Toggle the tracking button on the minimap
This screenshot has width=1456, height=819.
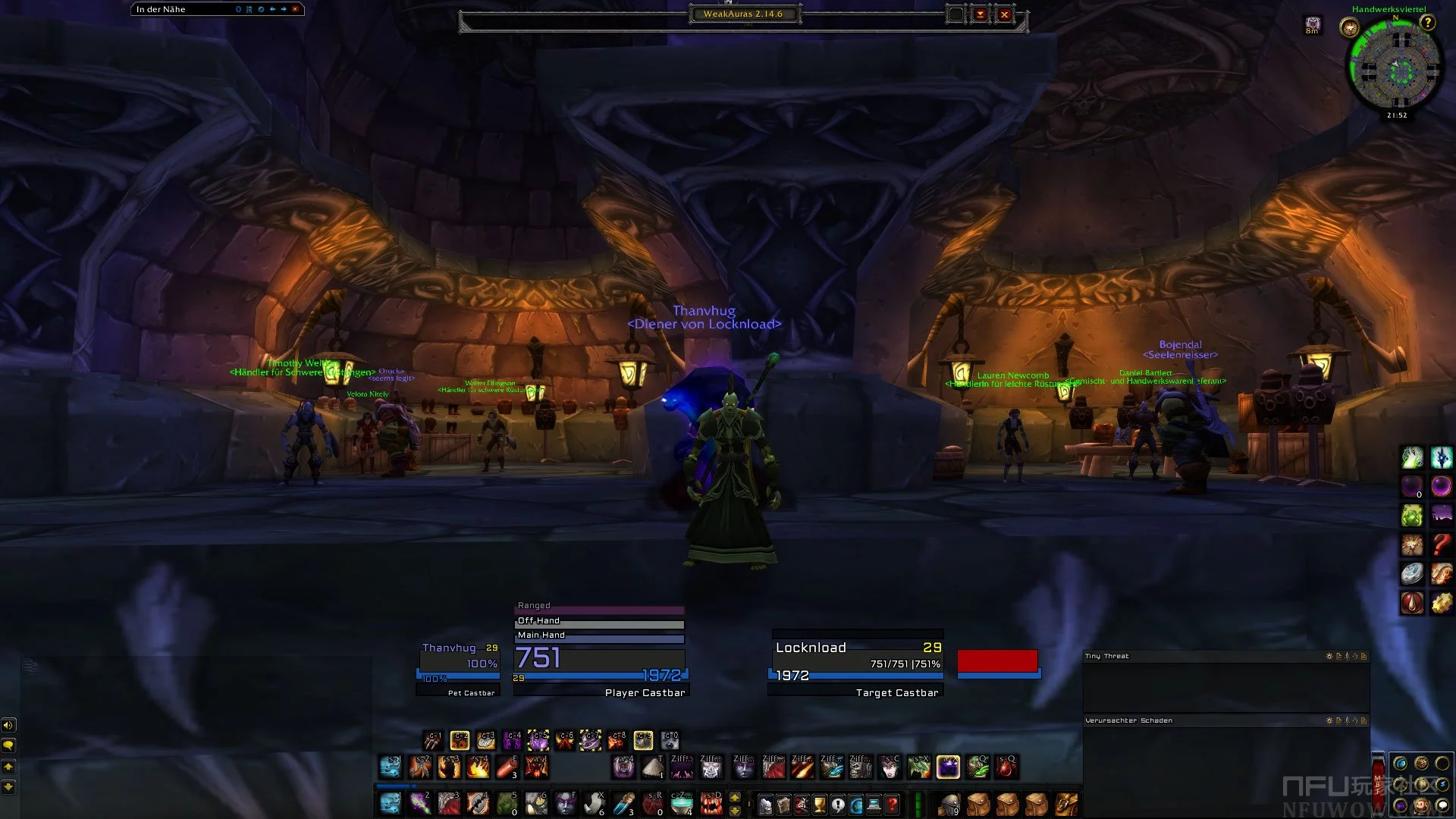(1349, 29)
